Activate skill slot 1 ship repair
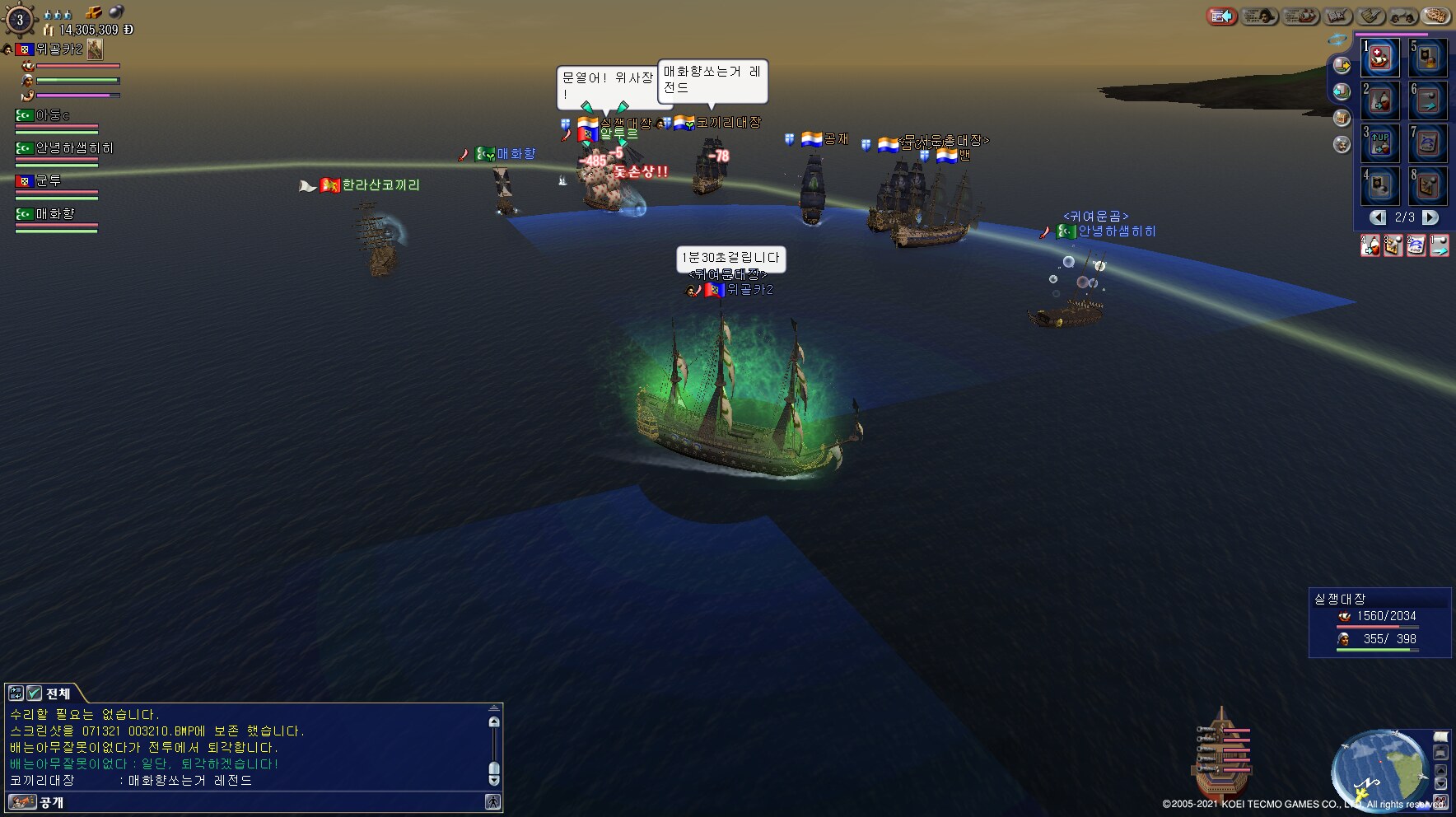This screenshot has height=817, width=1456. point(1381,58)
